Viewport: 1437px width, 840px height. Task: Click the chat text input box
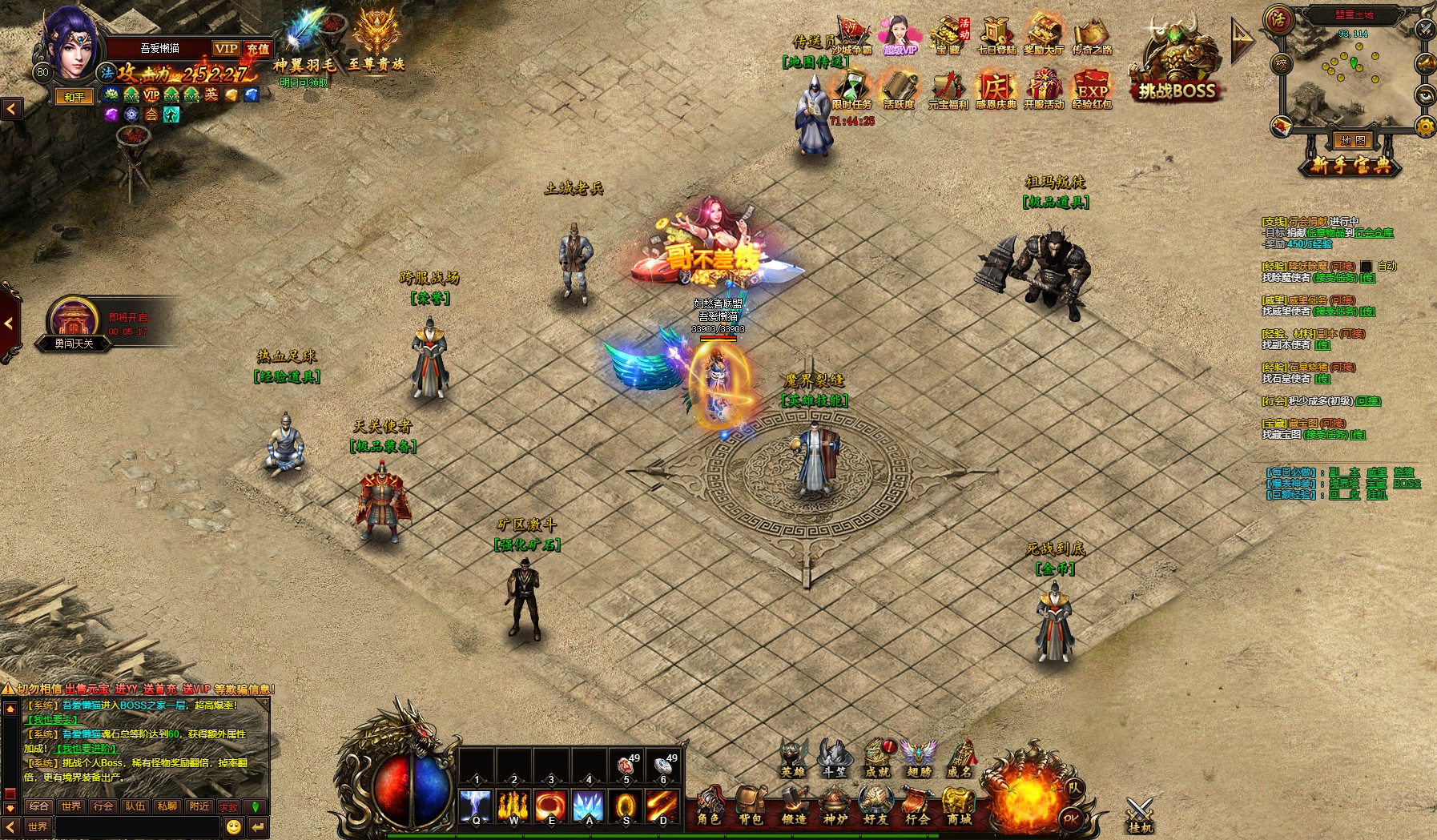click(x=136, y=826)
